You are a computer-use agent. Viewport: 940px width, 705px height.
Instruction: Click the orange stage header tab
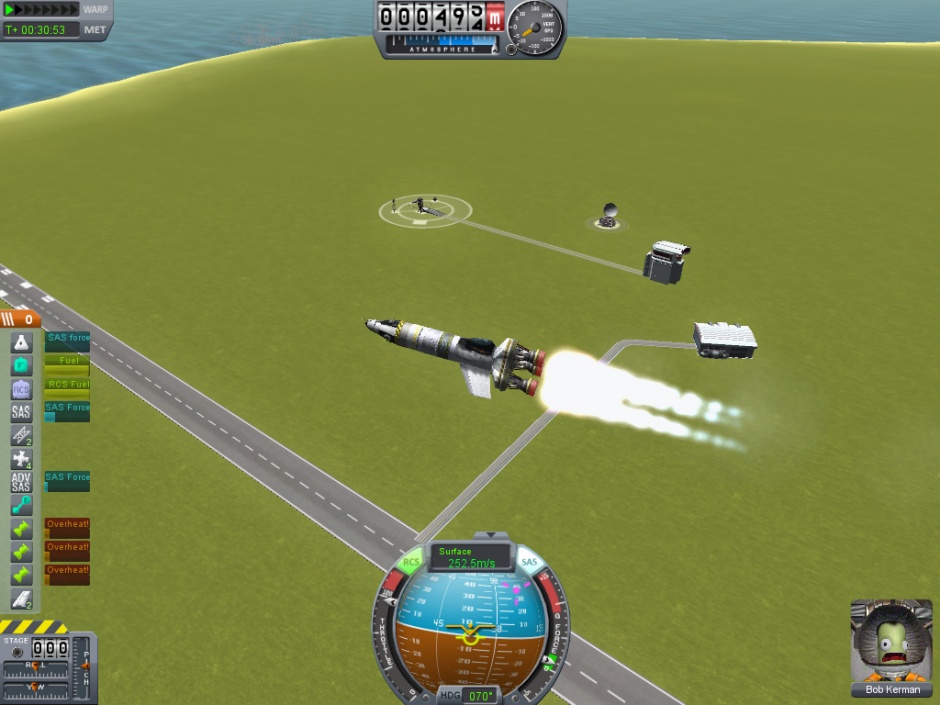tap(20, 320)
